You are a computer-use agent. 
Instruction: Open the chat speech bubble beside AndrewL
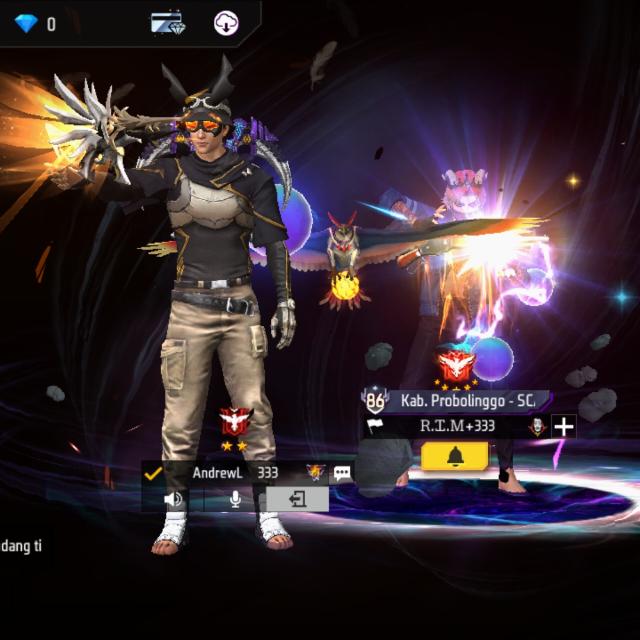[x=342, y=472]
